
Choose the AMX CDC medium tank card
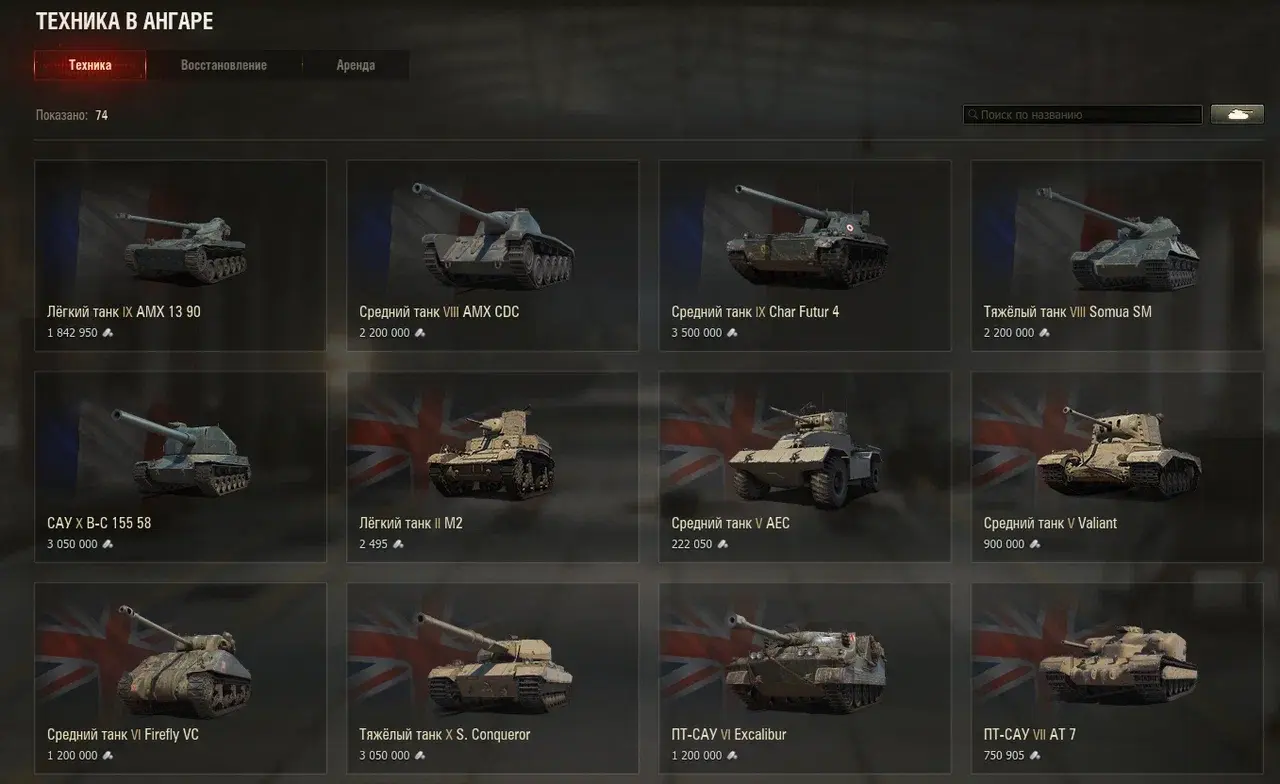(x=492, y=255)
